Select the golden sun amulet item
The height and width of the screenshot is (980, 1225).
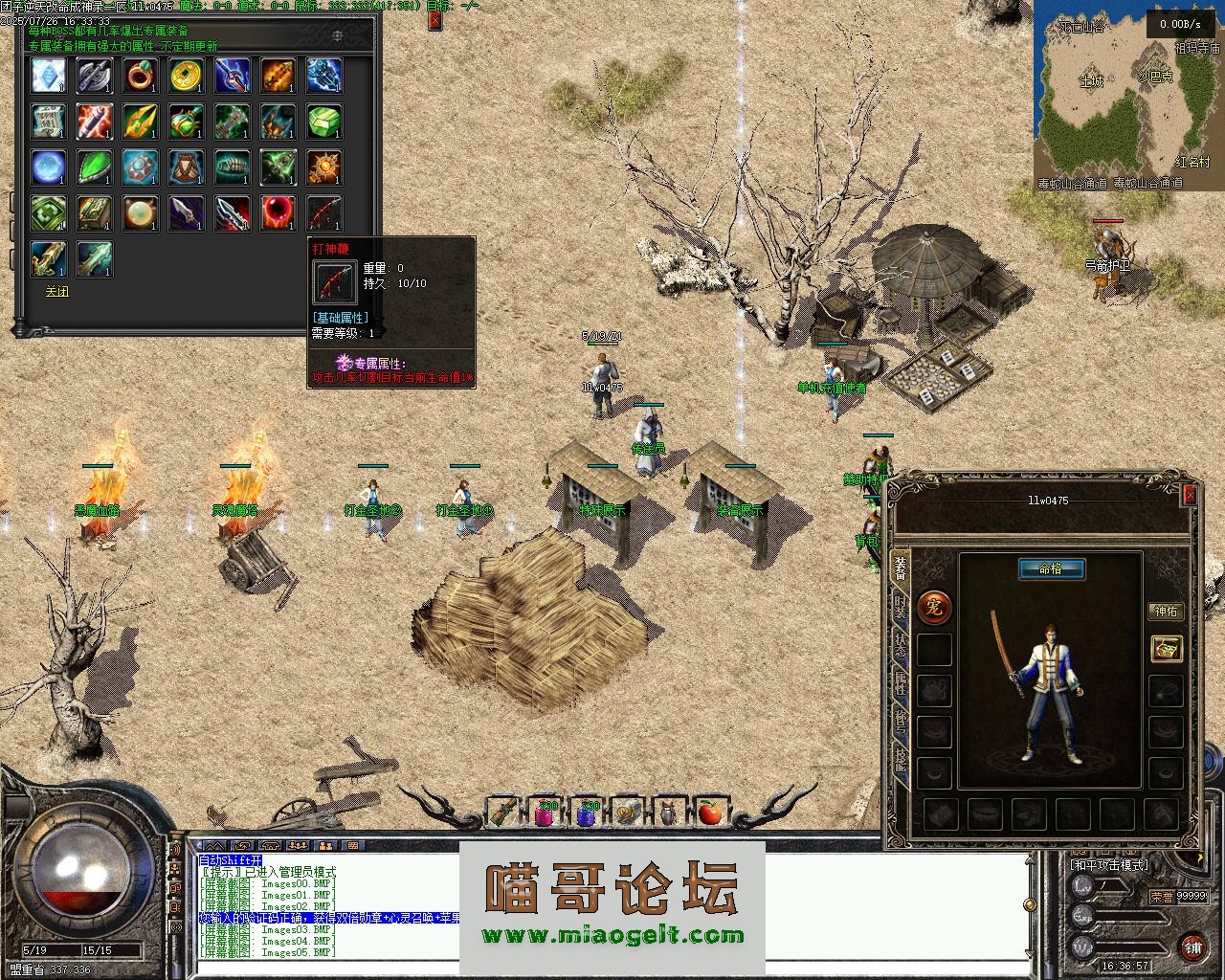pos(324,167)
